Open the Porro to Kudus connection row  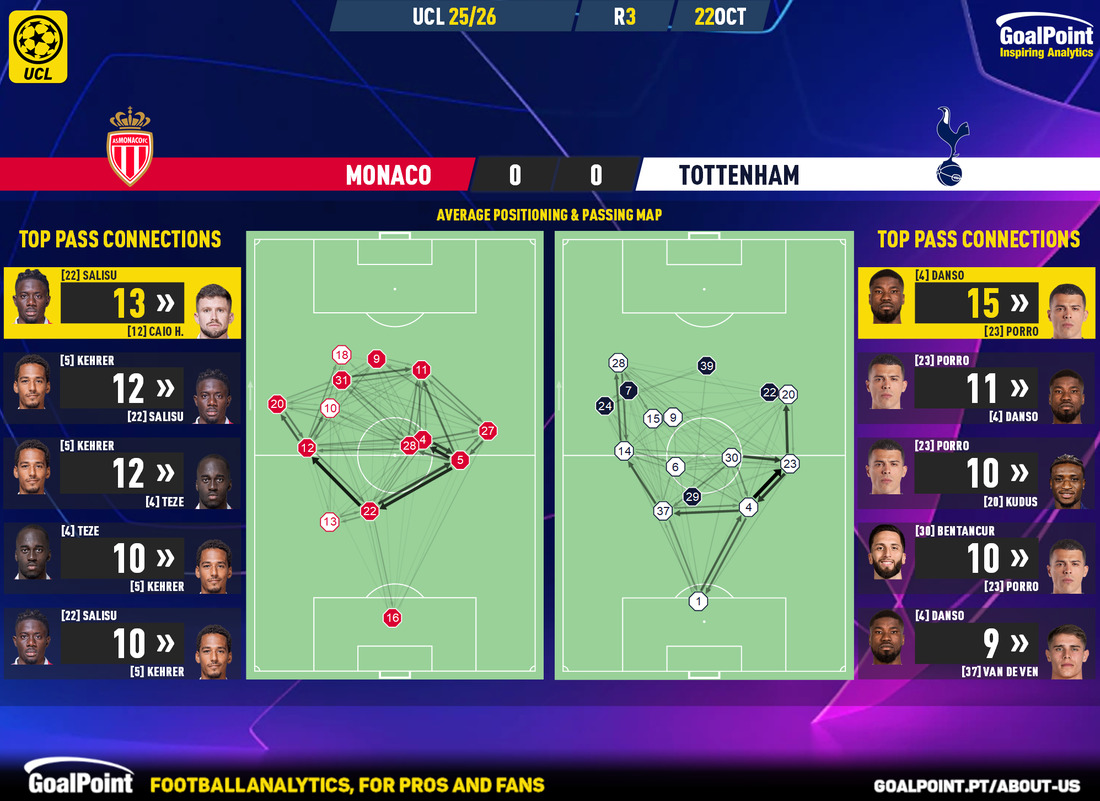[977, 473]
